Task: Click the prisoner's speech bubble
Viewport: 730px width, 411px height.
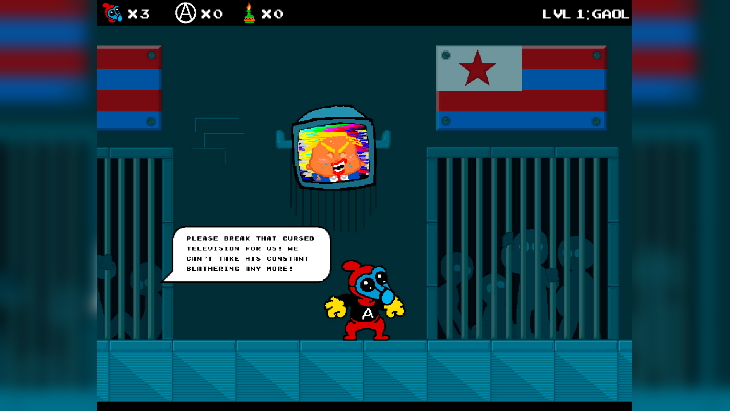Action: (x=250, y=254)
